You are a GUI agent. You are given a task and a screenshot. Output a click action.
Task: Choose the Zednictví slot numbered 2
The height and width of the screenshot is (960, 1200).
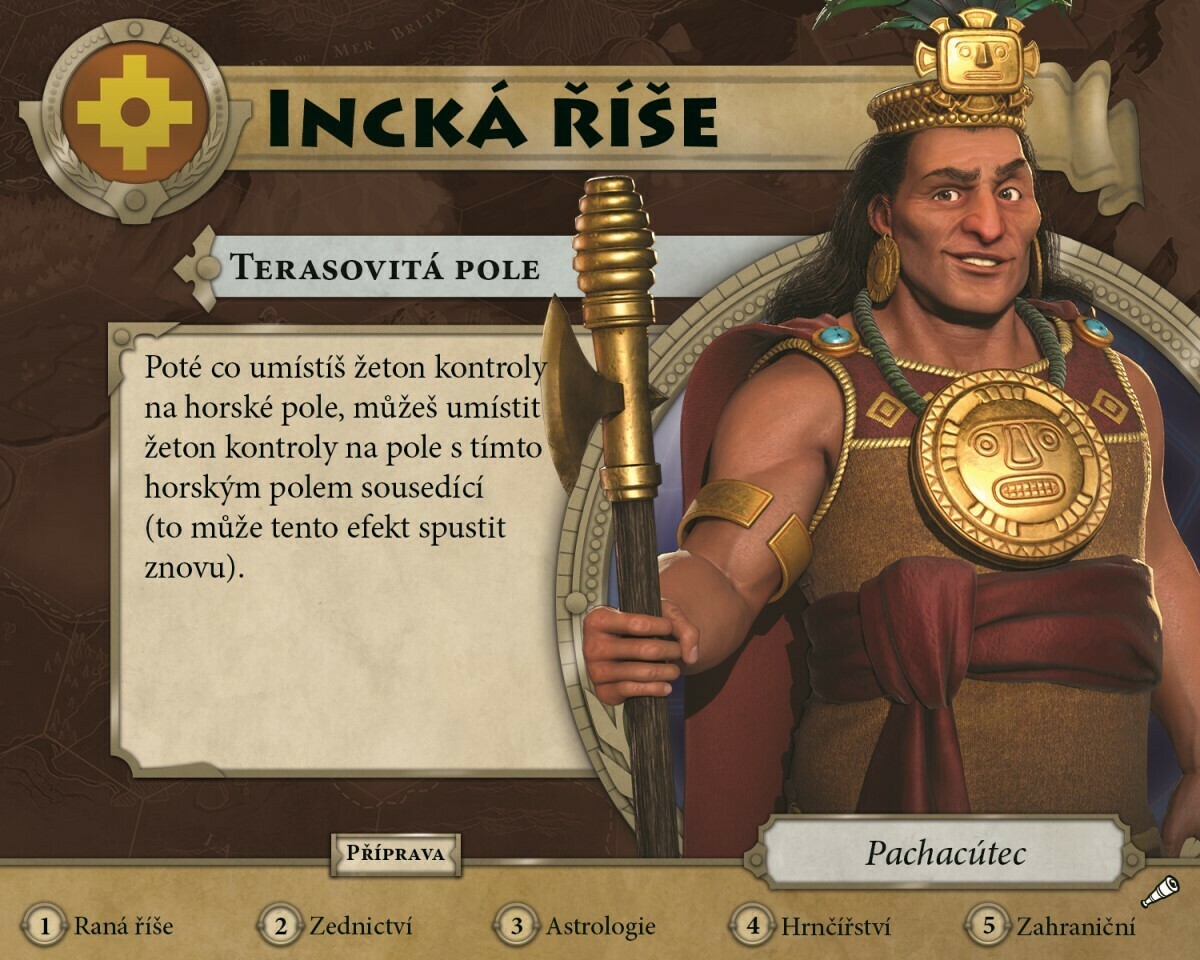338,926
